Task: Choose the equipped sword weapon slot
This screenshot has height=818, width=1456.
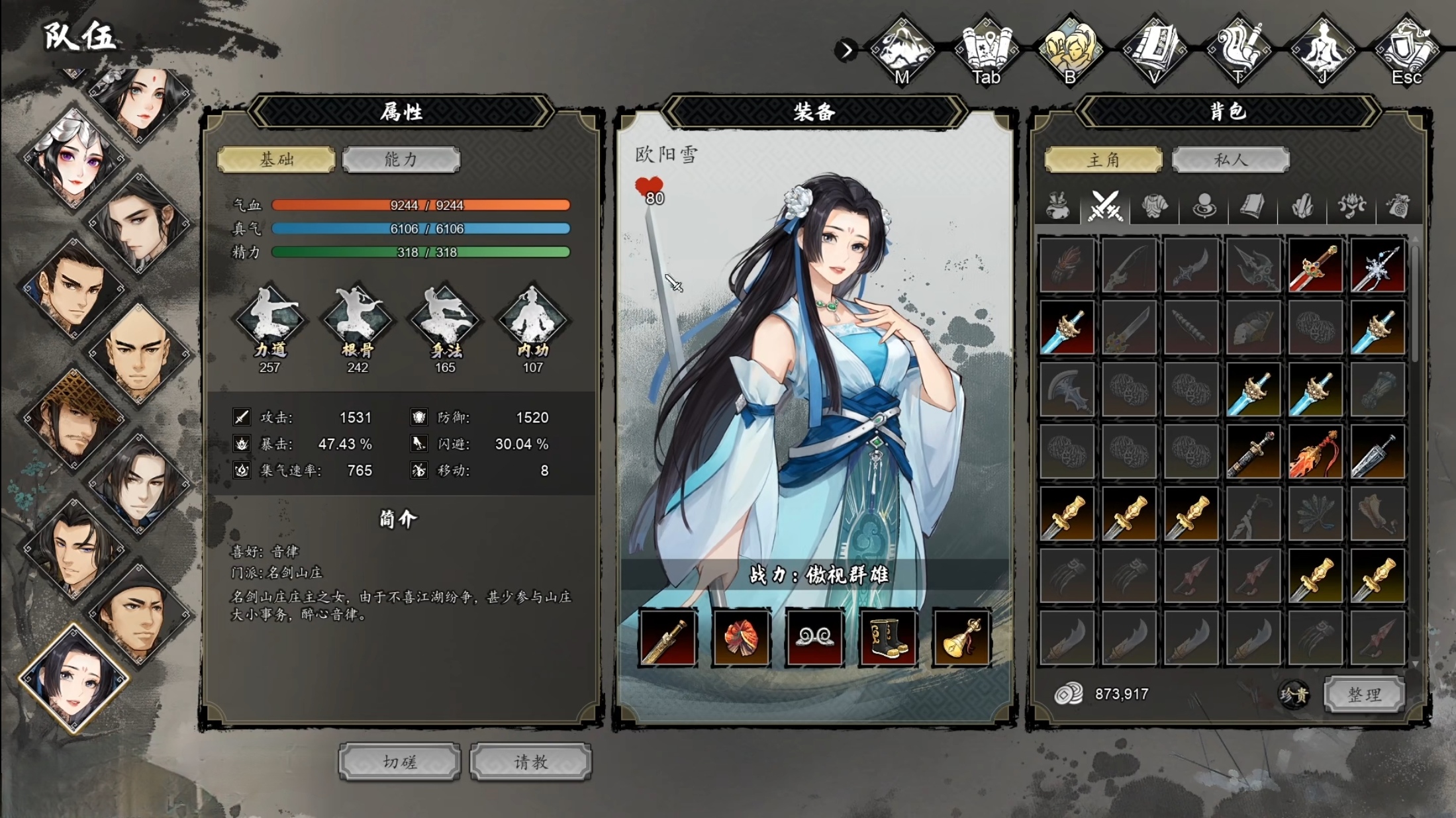Action: tap(667, 637)
